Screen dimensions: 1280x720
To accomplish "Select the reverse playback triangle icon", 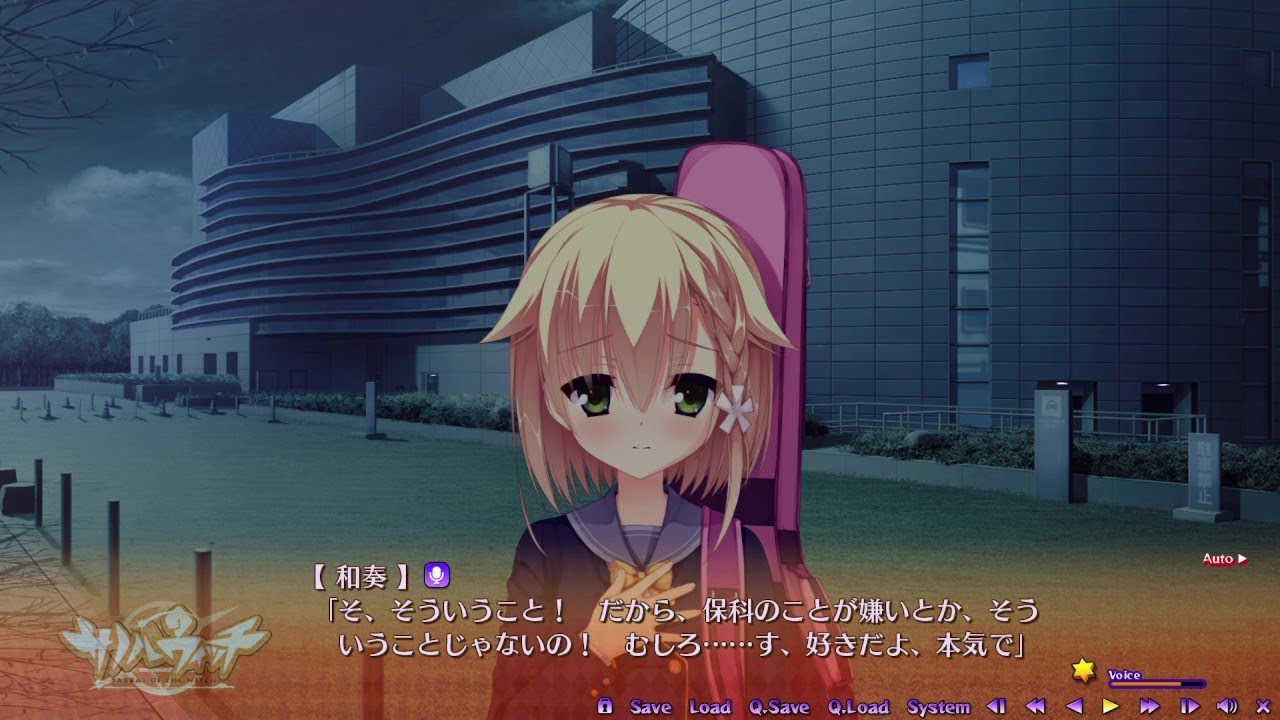I will (1075, 706).
